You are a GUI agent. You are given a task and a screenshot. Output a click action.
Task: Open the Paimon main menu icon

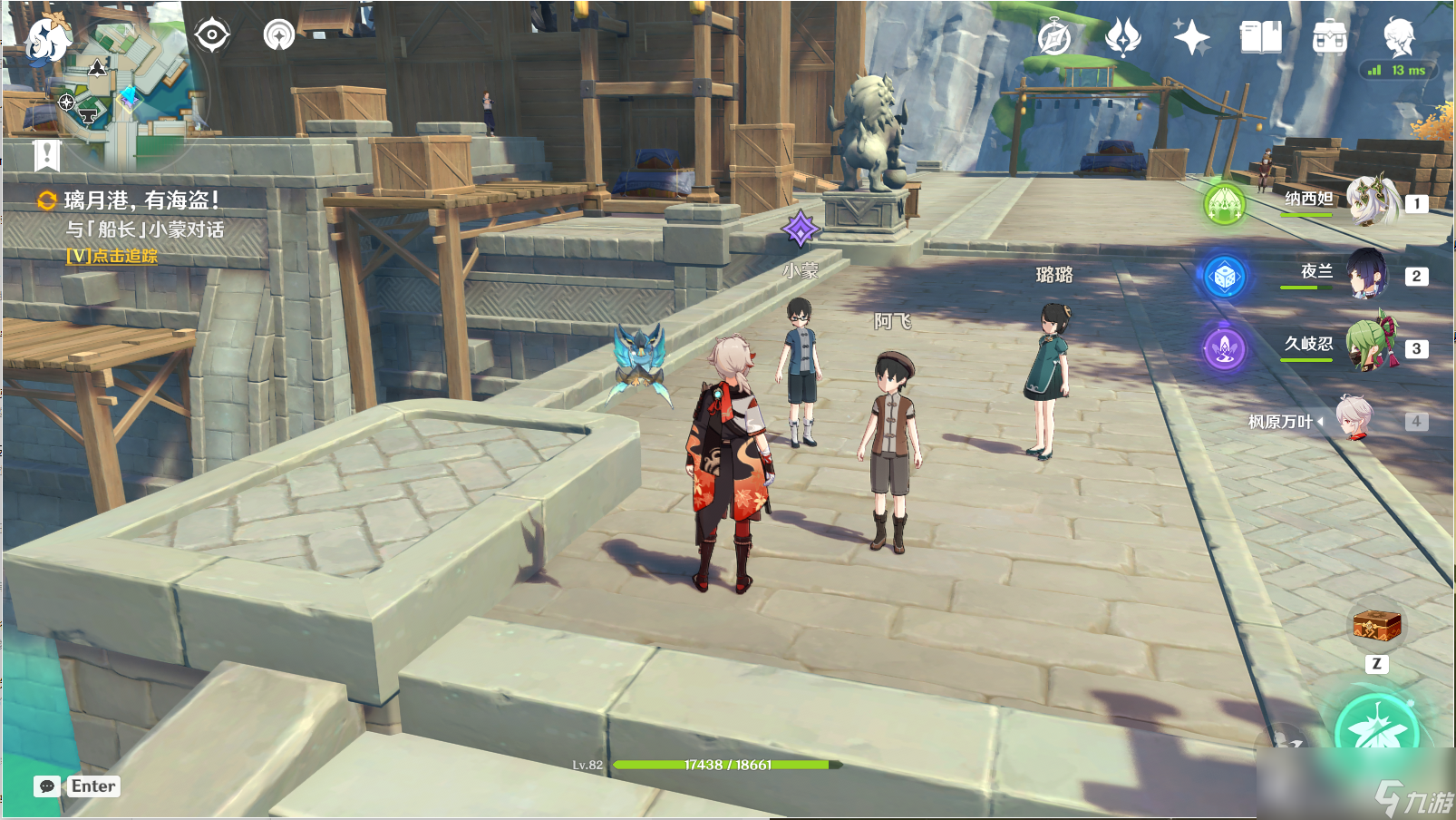pyautogui.click(x=47, y=39)
